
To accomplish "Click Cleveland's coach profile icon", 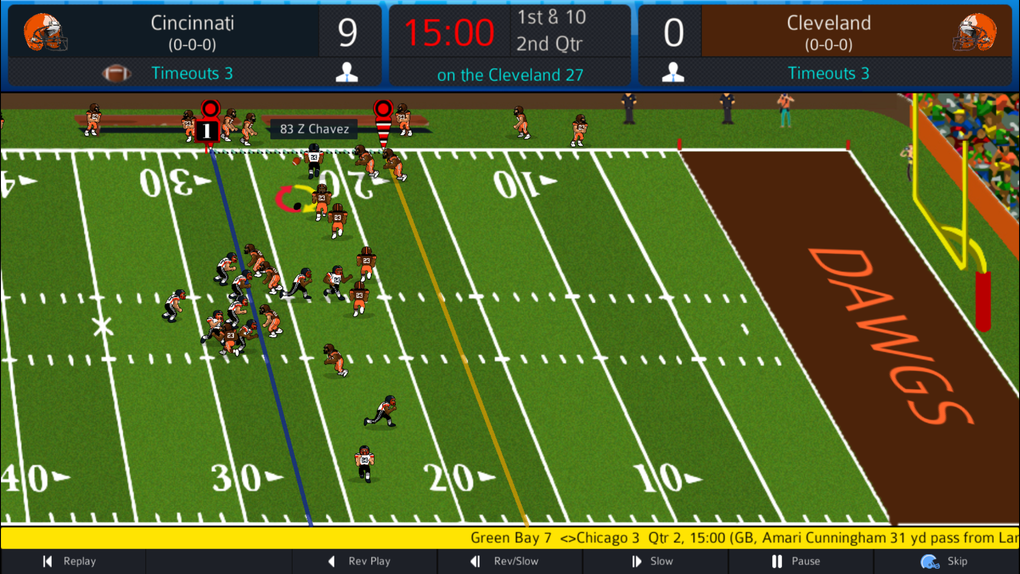I will pyautogui.click(x=673, y=73).
